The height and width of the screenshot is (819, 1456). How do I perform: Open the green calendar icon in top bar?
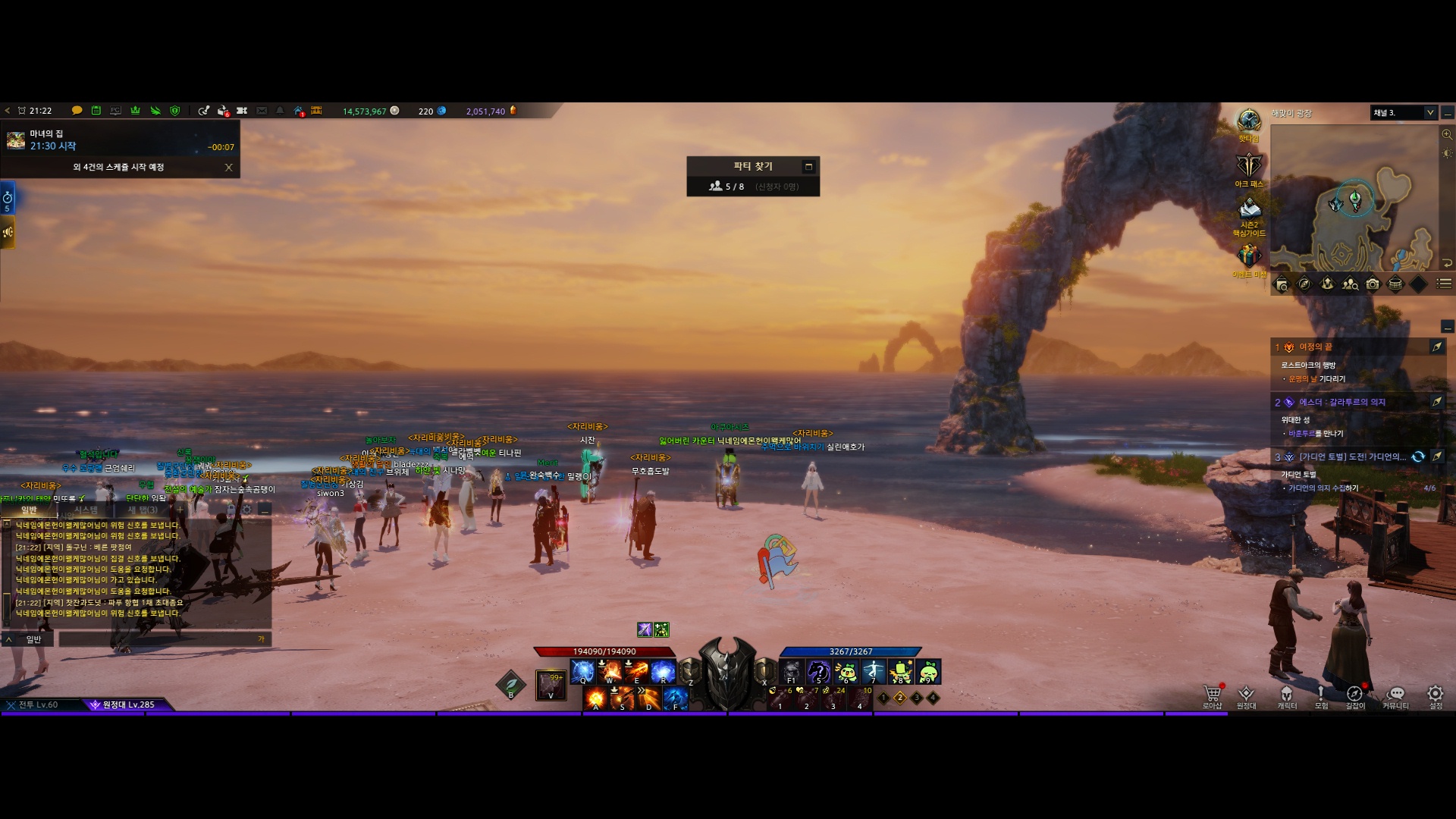click(96, 111)
